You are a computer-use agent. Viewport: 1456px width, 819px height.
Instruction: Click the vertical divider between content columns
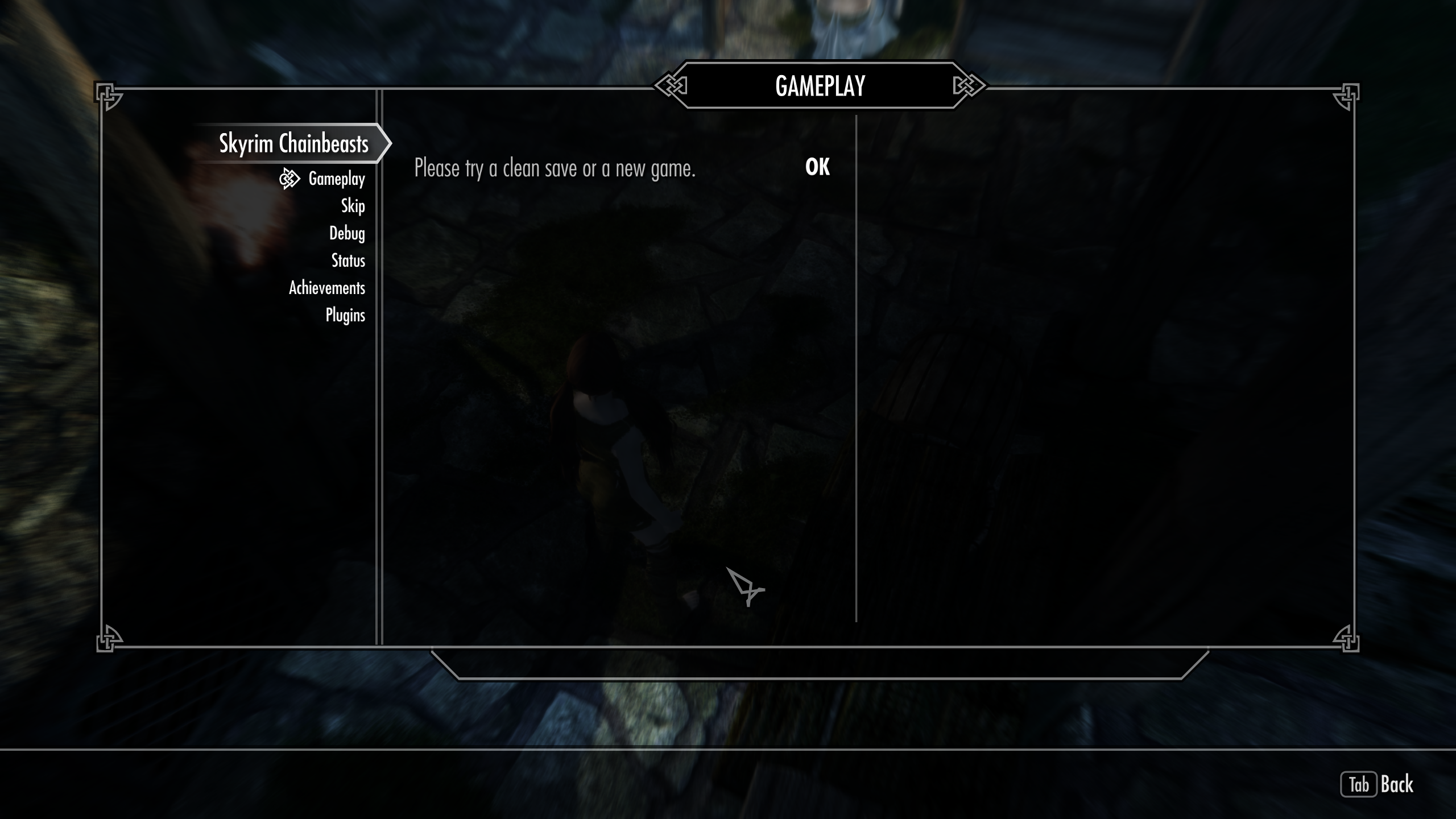click(x=857, y=370)
